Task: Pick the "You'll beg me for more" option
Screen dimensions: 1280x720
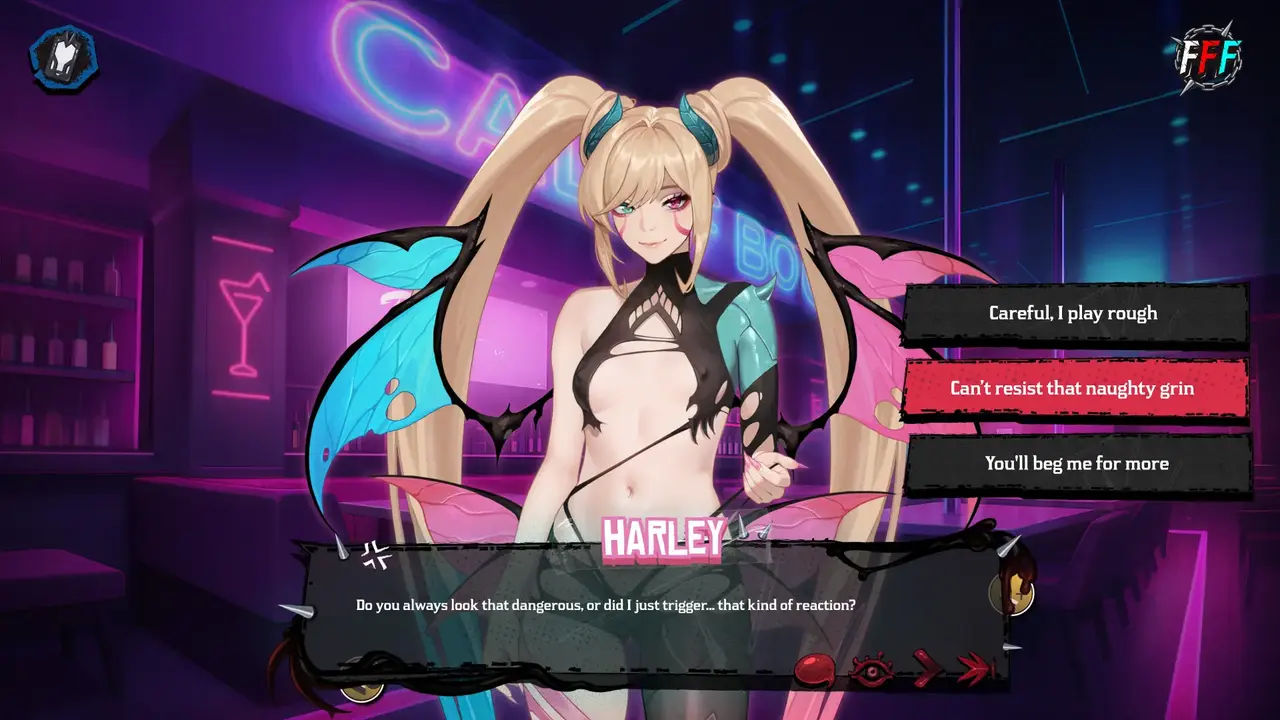Action: [1076, 464]
